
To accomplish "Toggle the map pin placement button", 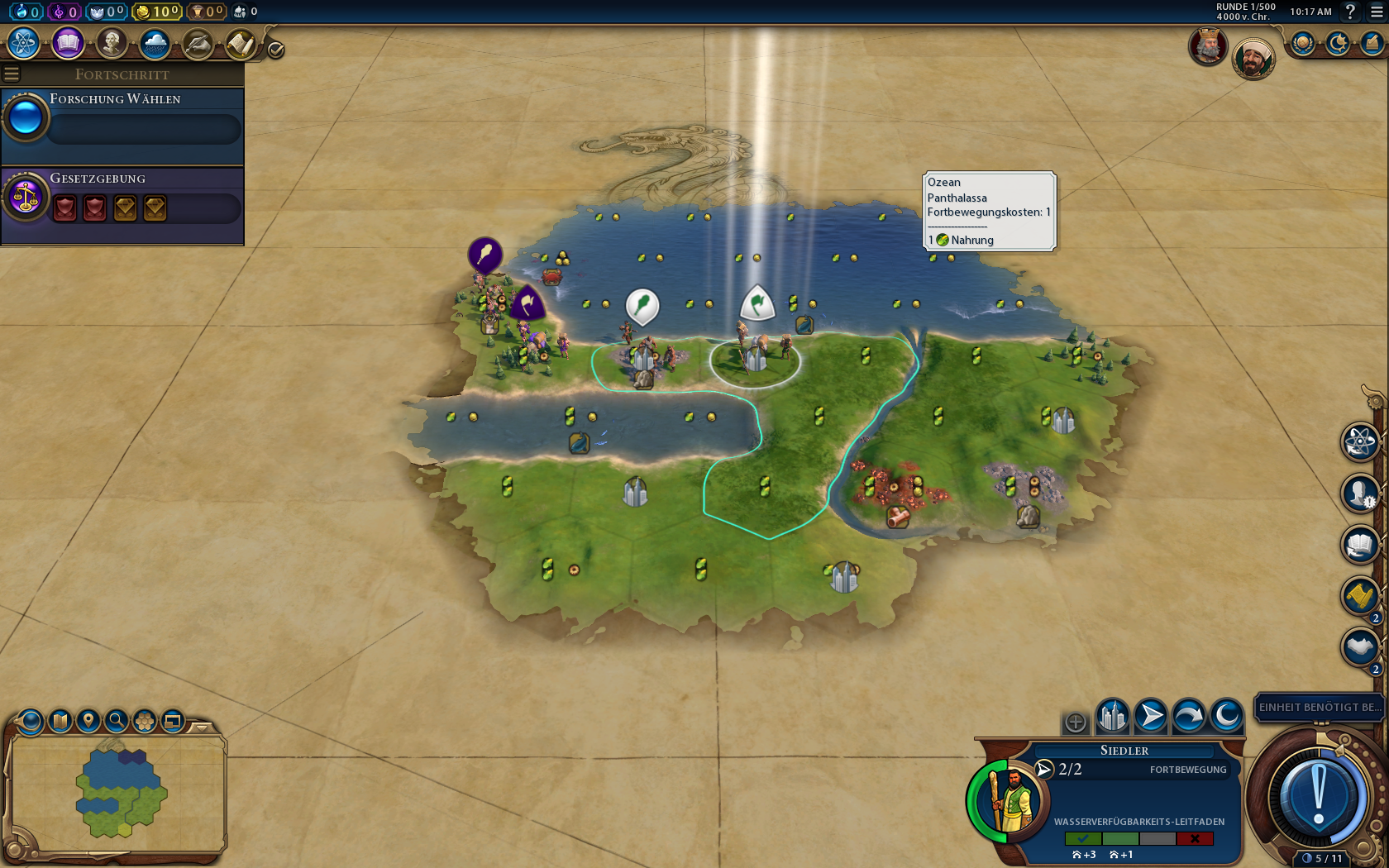I will tap(88, 721).
